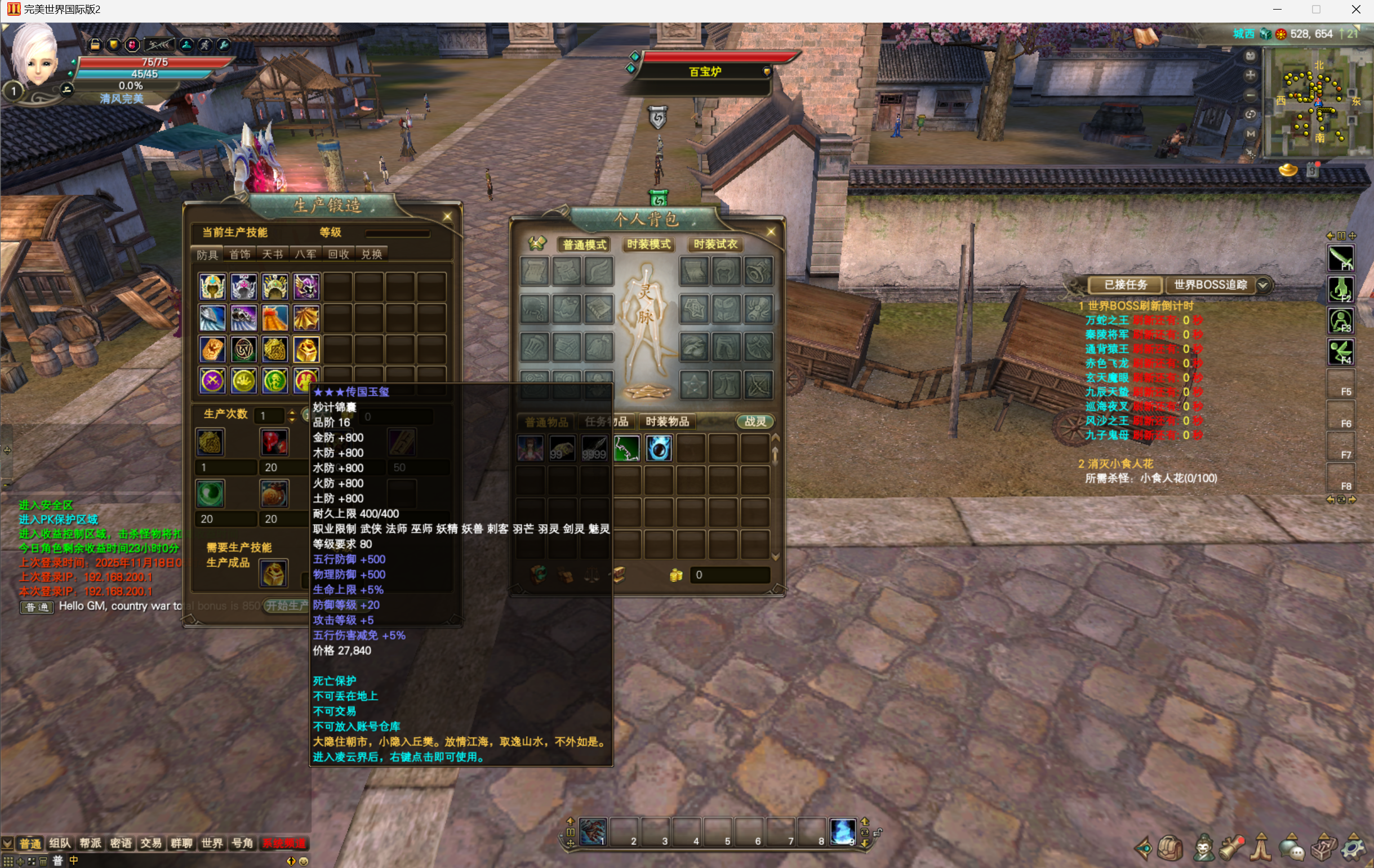Select the blue orb item in the bag
Screen dimensions: 1374x868
point(659,448)
